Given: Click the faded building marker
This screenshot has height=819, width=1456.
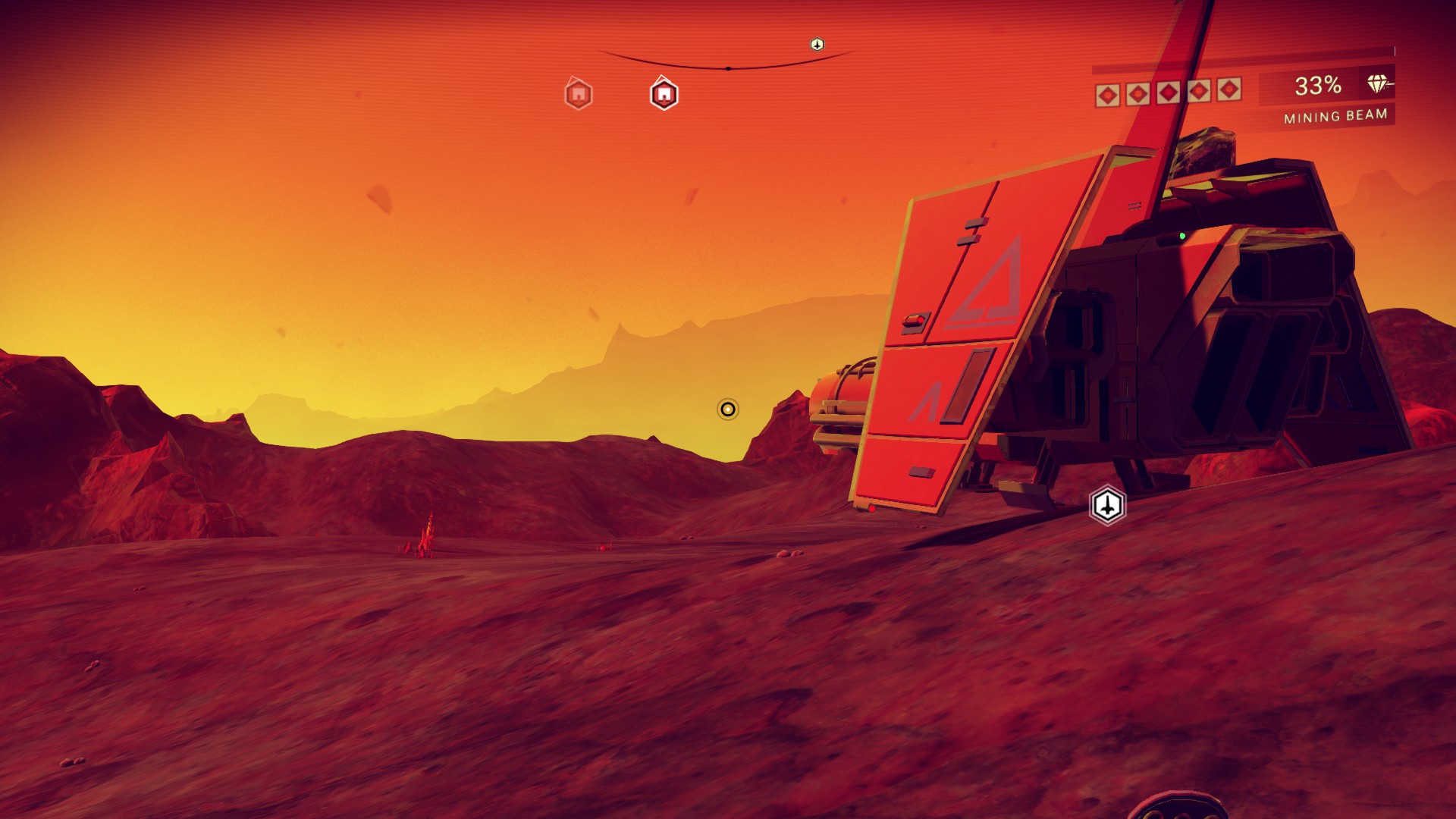Looking at the screenshot, I should coord(578,95).
